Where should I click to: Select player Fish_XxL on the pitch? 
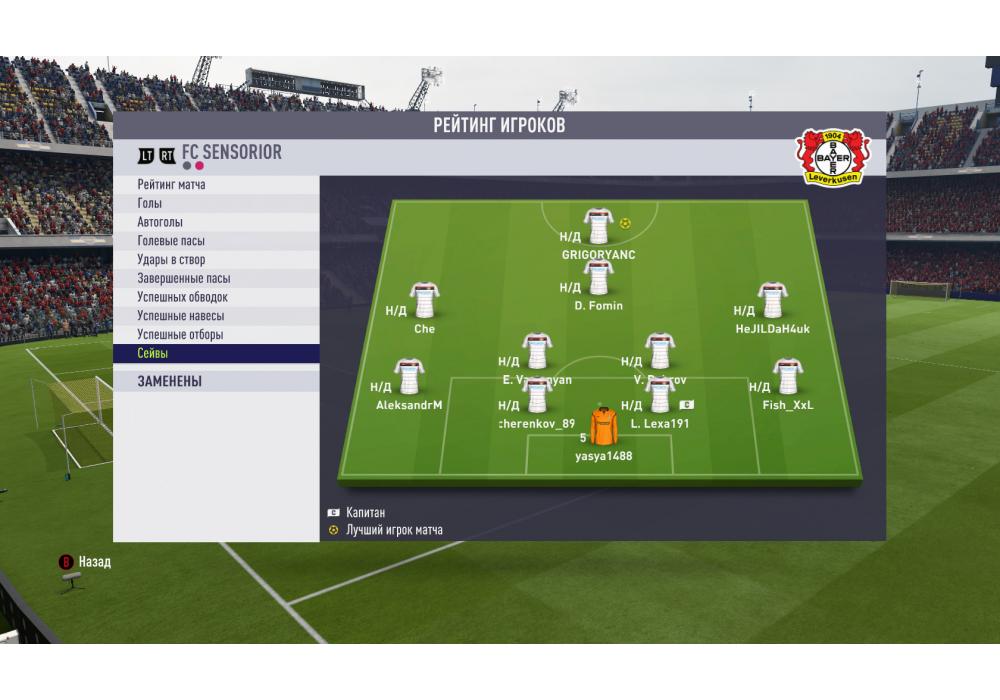pyautogui.click(x=787, y=378)
